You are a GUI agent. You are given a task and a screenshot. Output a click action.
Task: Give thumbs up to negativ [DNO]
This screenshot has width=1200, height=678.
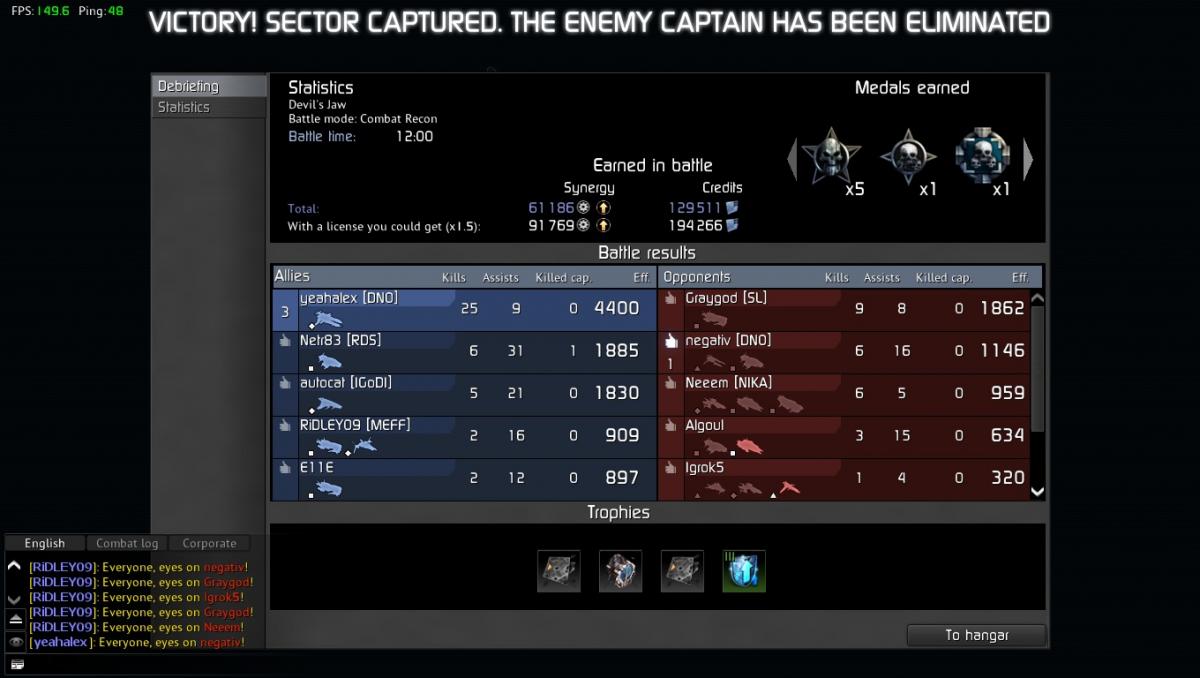point(672,342)
